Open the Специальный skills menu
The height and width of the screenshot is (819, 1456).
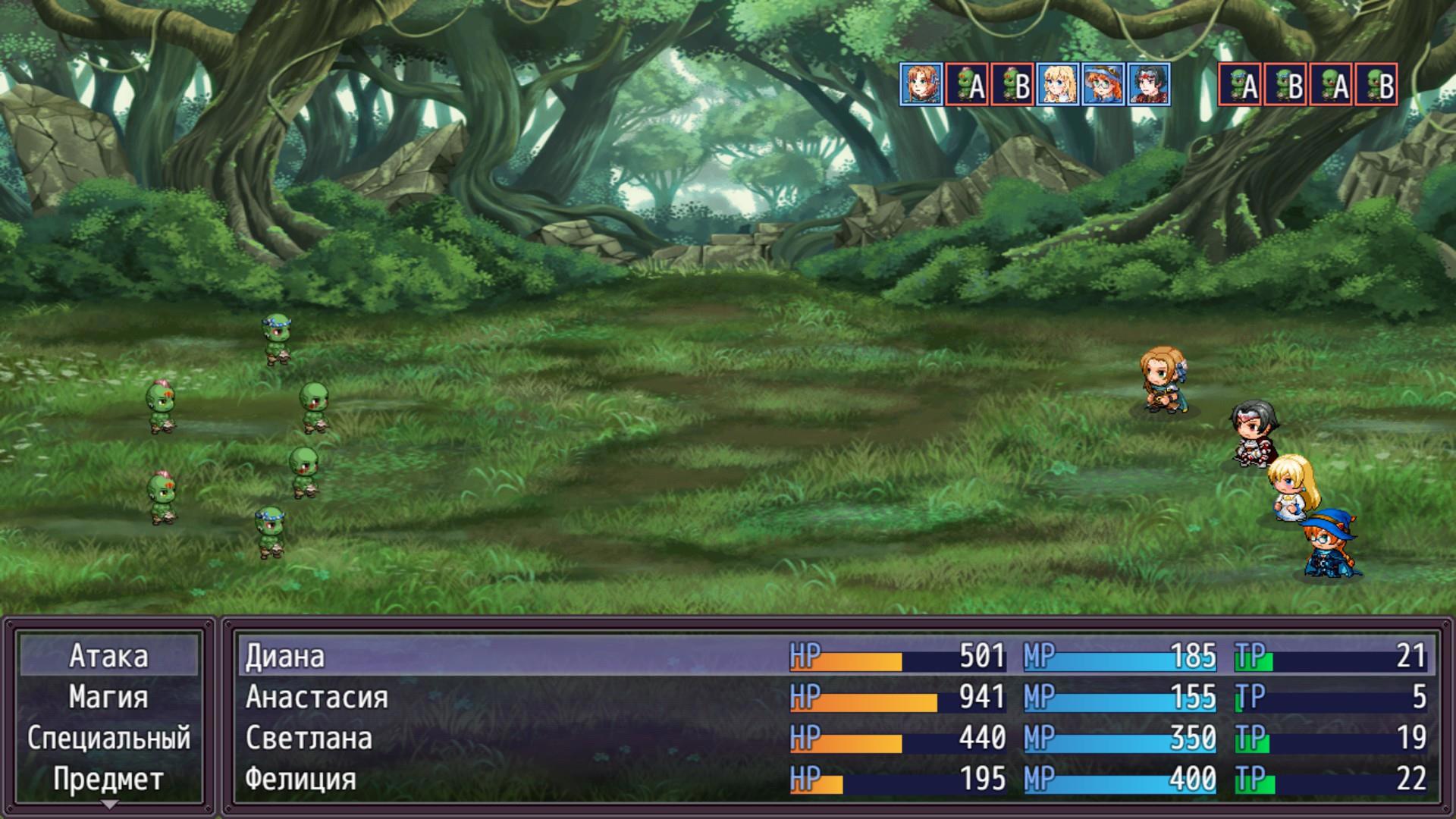coord(108,738)
